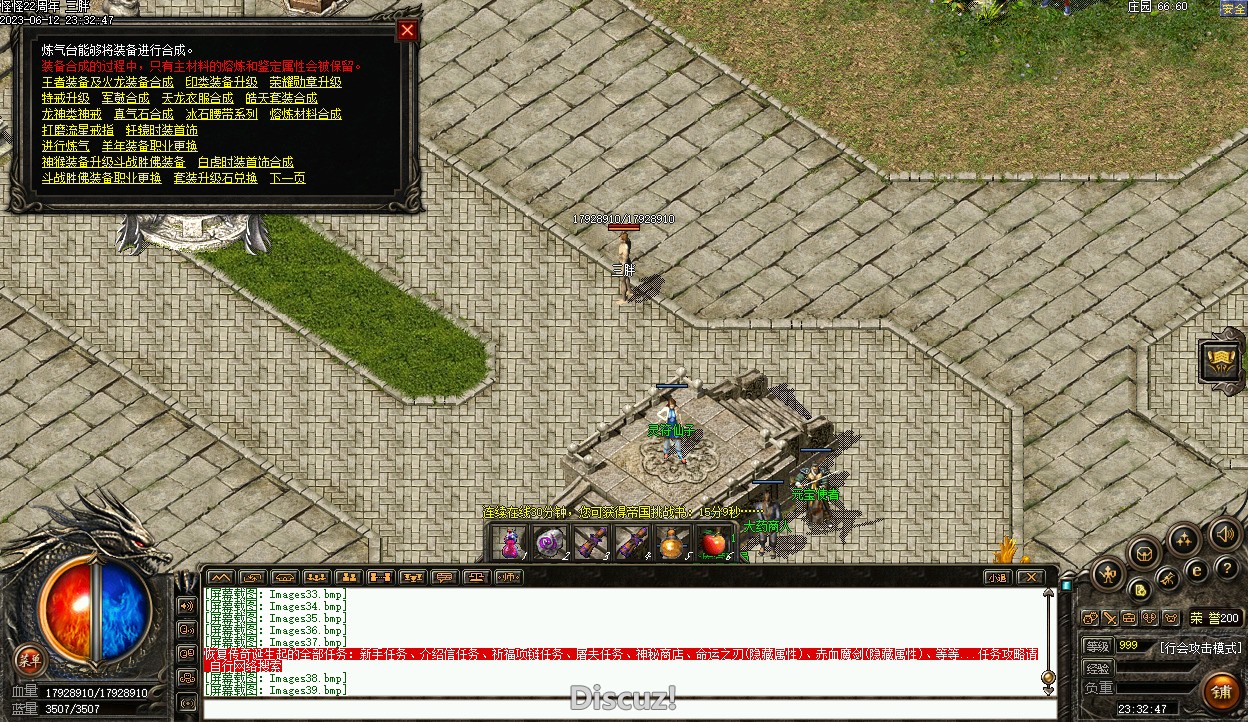Open 熔炼材料合成 option
The image size is (1248, 722).
305,114
